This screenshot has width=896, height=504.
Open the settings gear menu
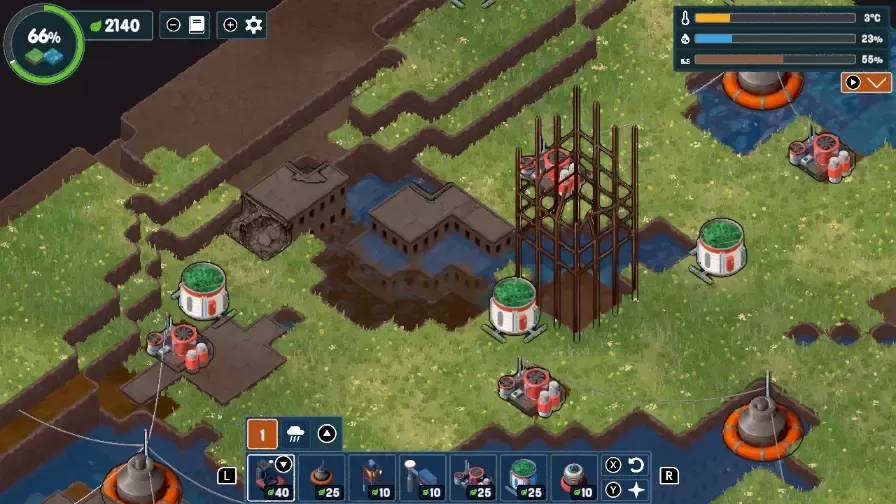click(254, 25)
